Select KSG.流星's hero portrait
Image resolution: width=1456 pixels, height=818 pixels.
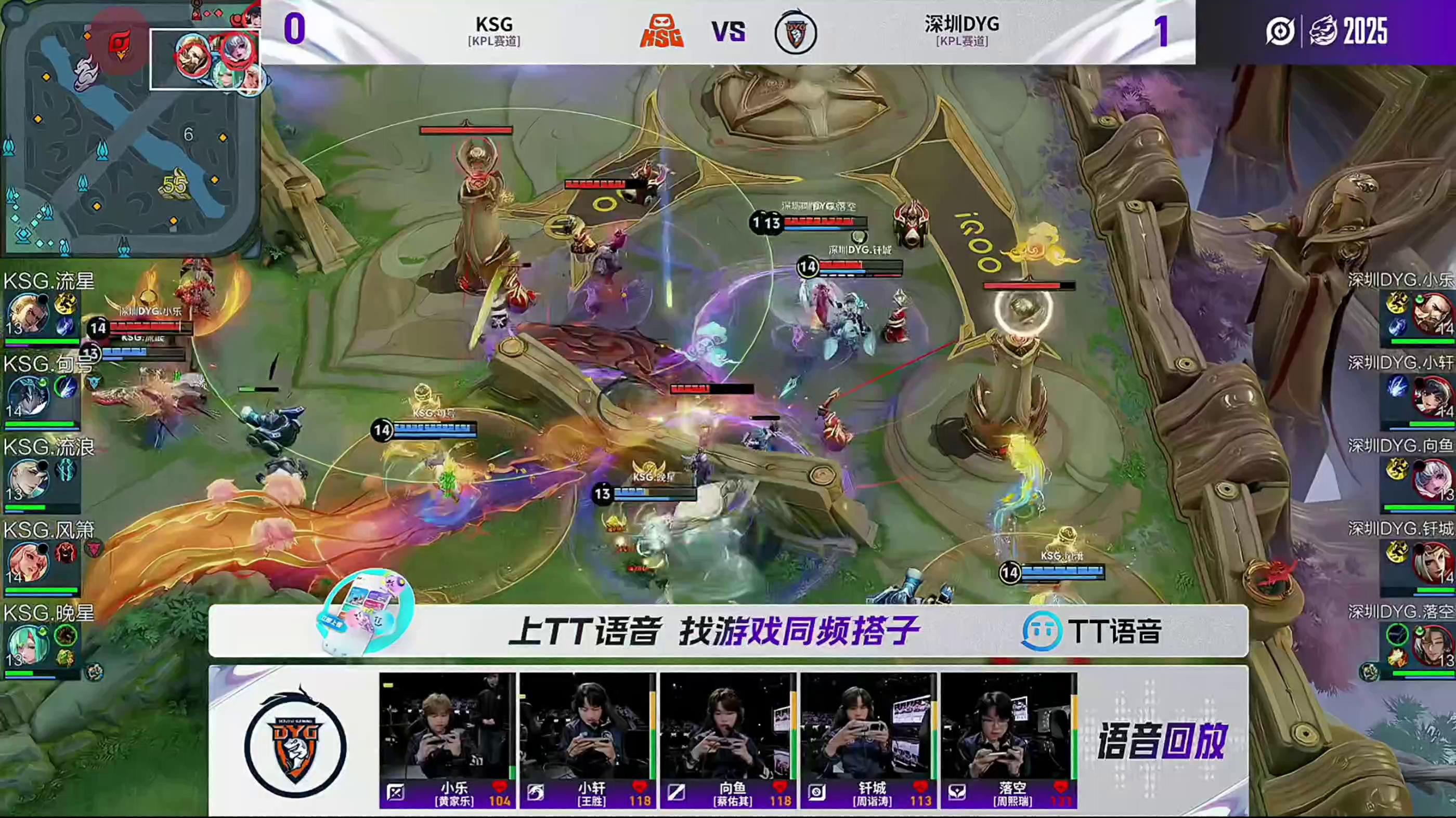pos(27,313)
